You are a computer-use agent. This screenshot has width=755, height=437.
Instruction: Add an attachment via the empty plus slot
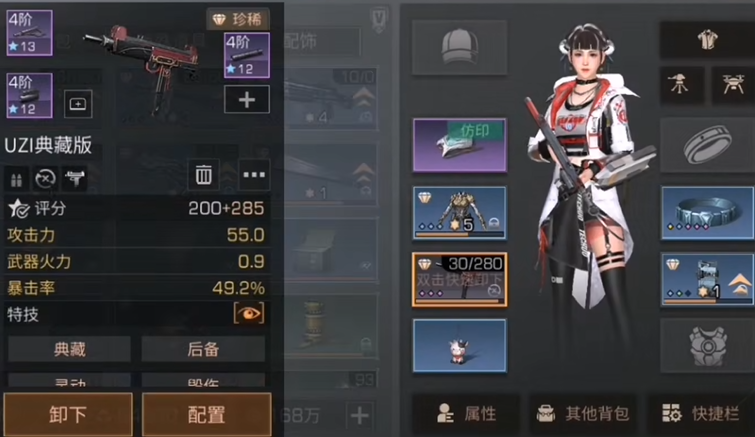tap(246, 99)
